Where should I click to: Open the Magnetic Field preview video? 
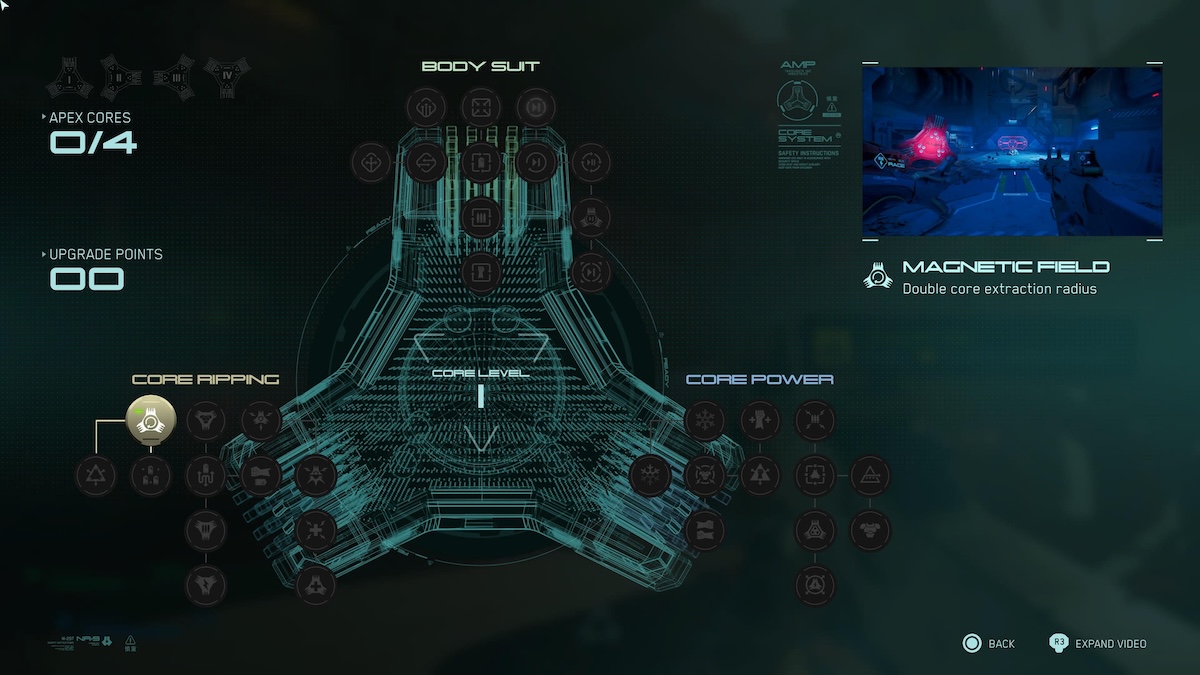pos(1011,151)
